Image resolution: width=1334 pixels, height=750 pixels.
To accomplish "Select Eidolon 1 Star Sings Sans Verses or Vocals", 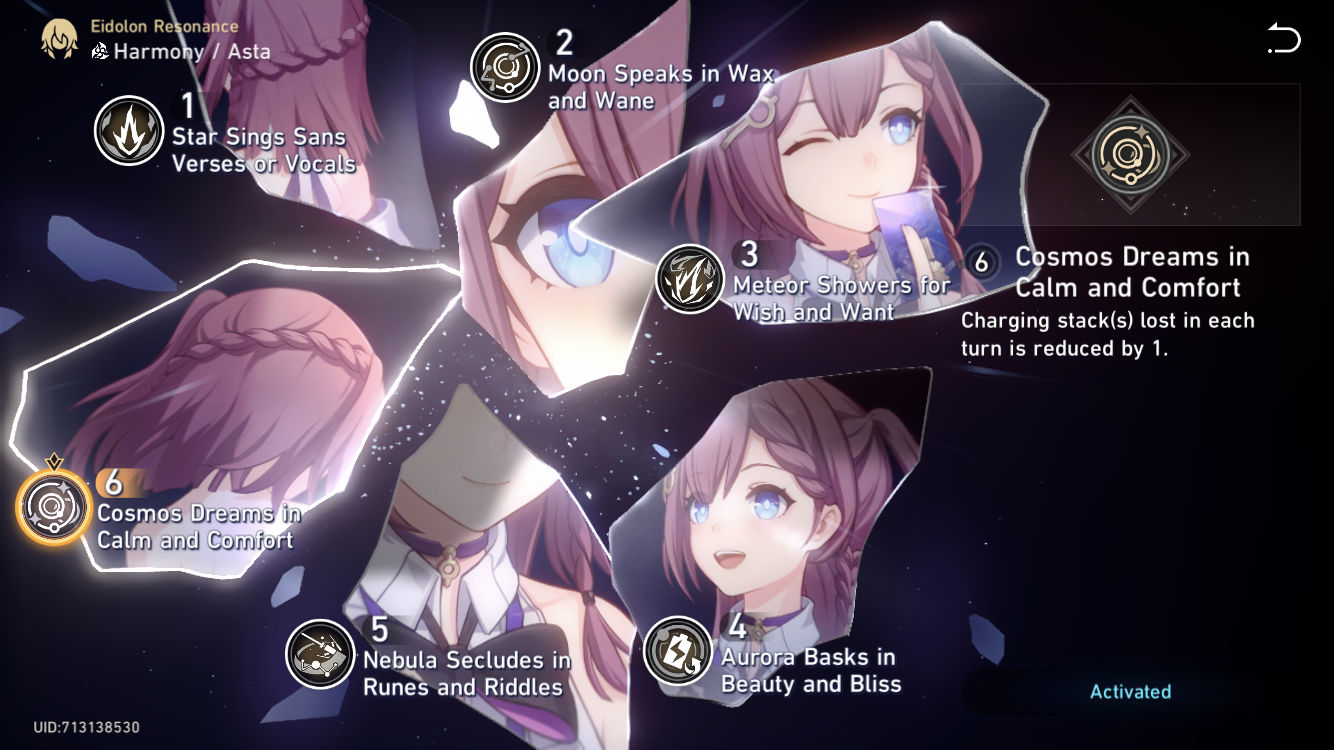I will pyautogui.click(x=128, y=129).
